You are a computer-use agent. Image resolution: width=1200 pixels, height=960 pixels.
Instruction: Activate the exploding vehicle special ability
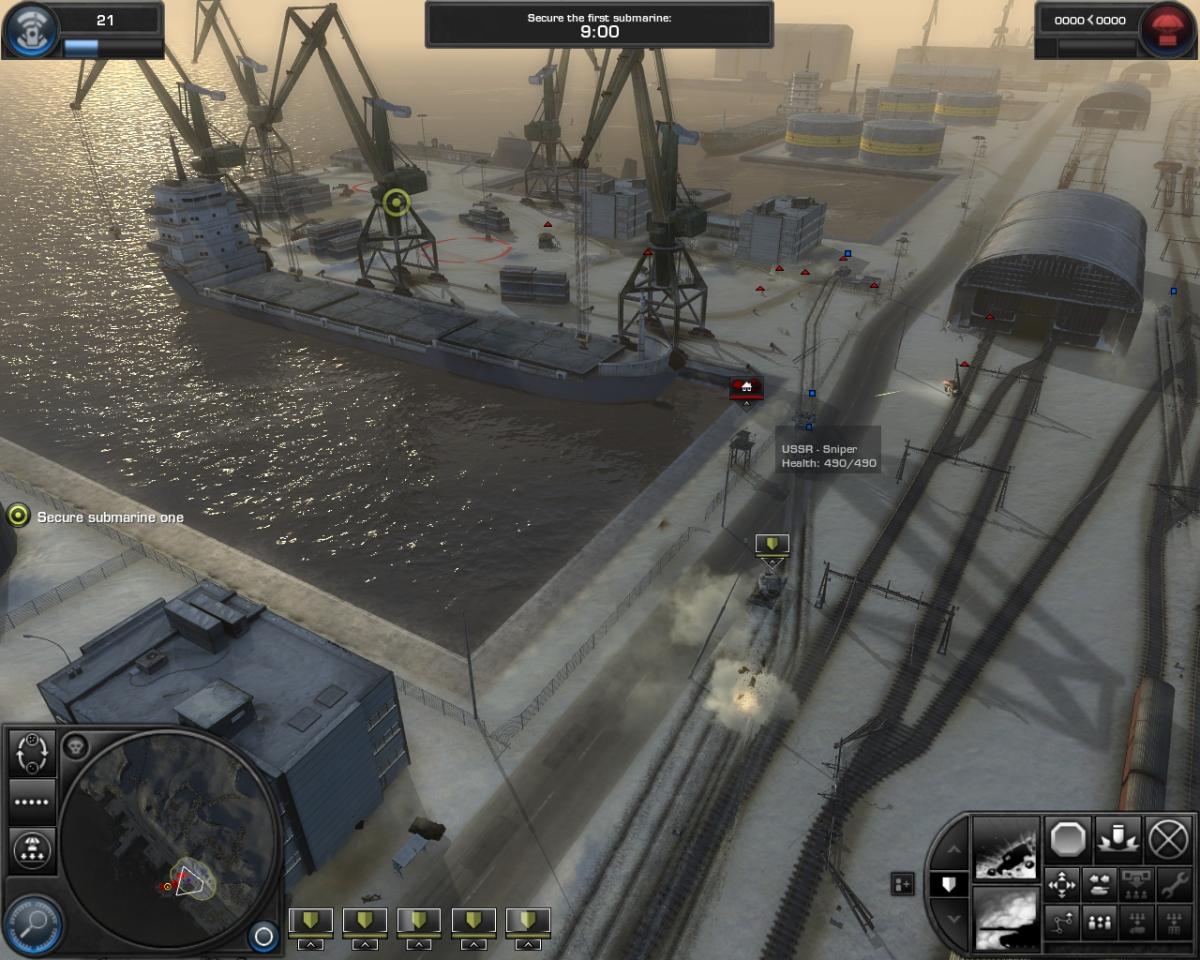tap(1005, 848)
